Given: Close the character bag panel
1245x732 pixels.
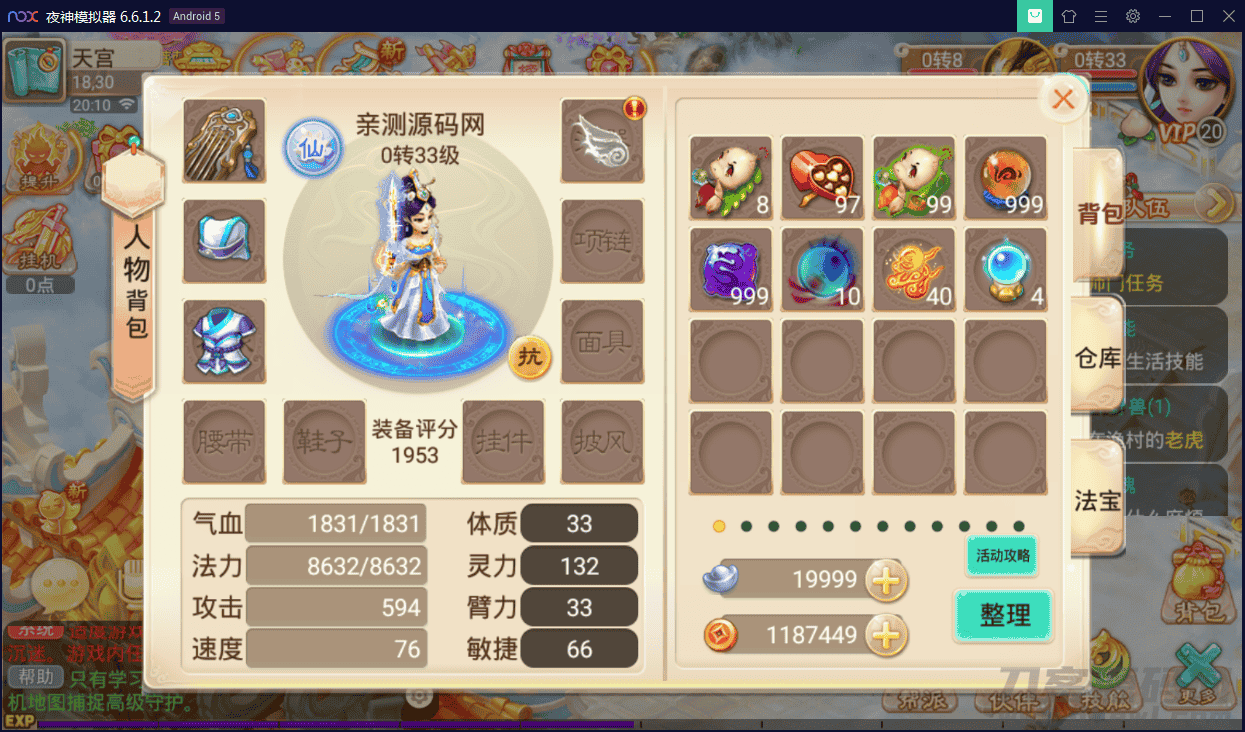Looking at the screenshot, I should point(1063,99).
